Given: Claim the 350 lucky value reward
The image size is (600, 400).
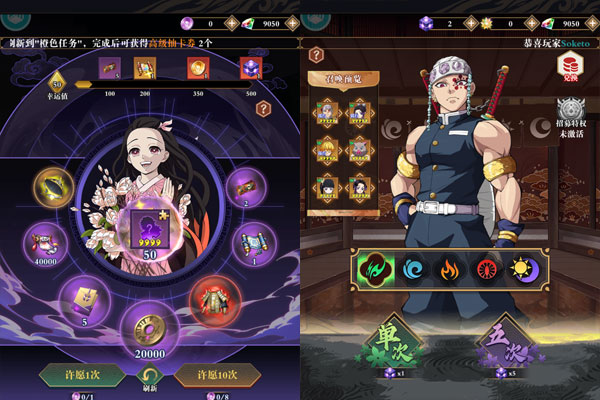Looking at the screenshot, I should click(x=197, y=68).
